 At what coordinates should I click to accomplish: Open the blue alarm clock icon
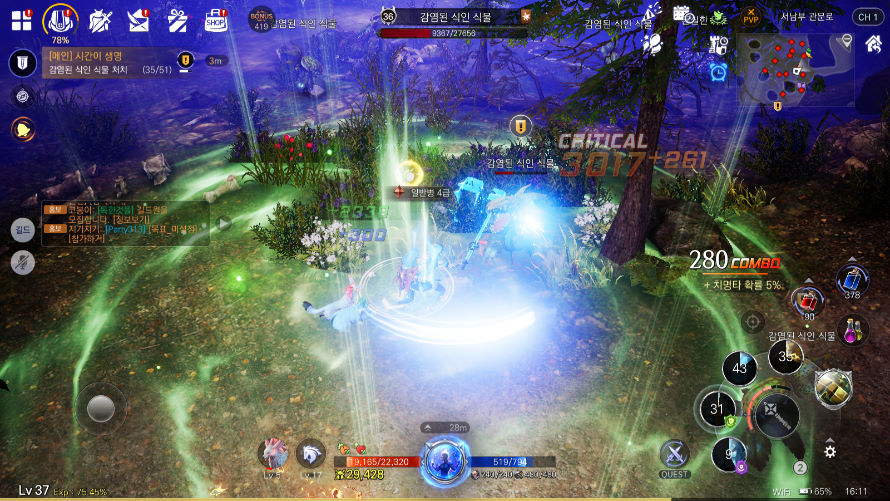point(718,72)
